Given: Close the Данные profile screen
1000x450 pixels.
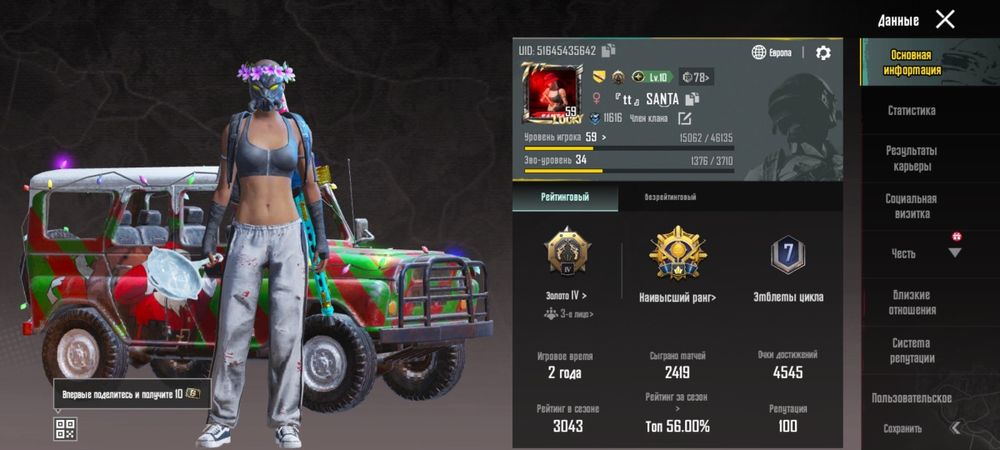Looking at the screenshot, I should pyautogui.click(x=944, y=19).
